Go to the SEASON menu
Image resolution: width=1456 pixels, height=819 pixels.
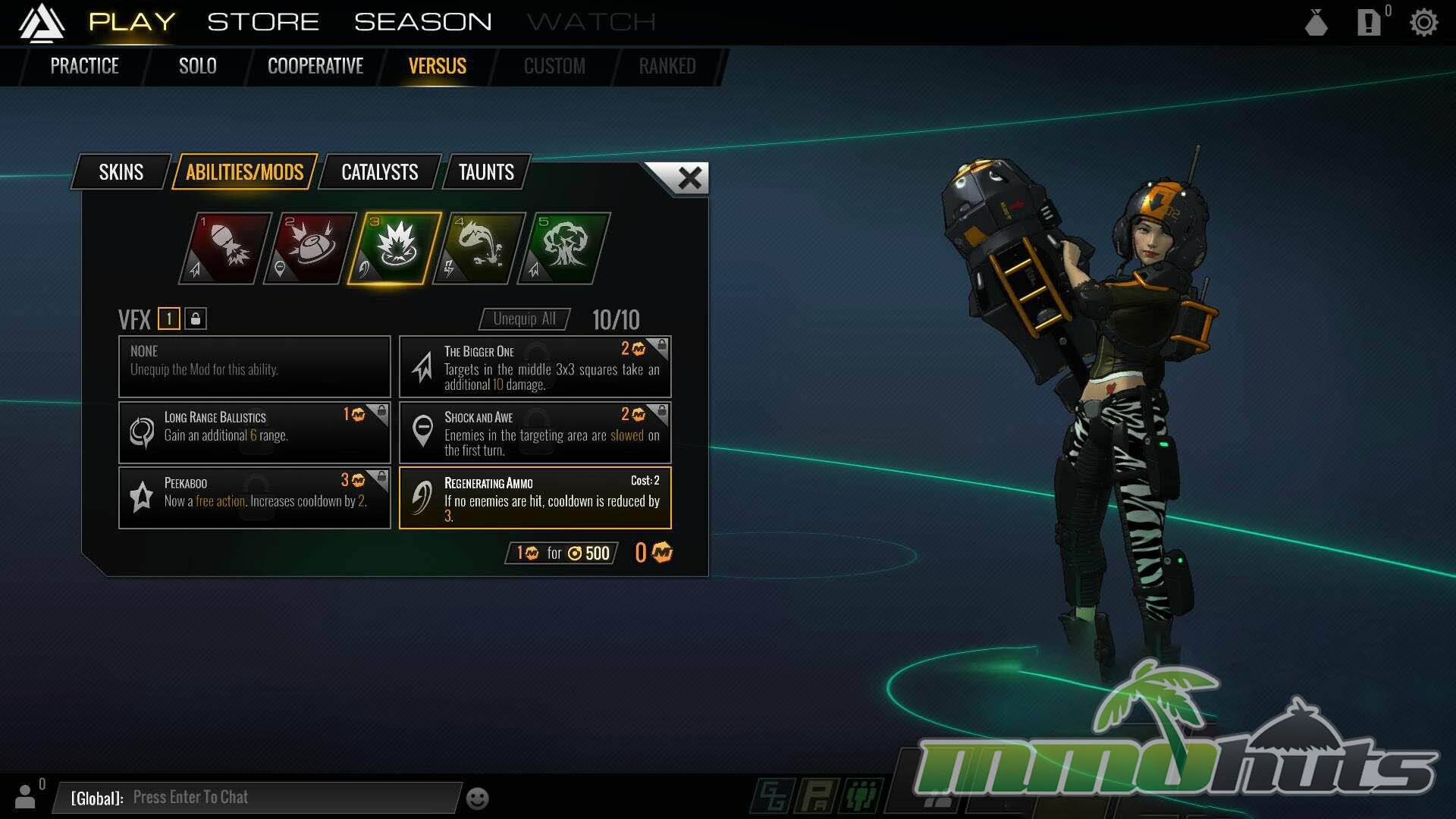tap(422, 22)
